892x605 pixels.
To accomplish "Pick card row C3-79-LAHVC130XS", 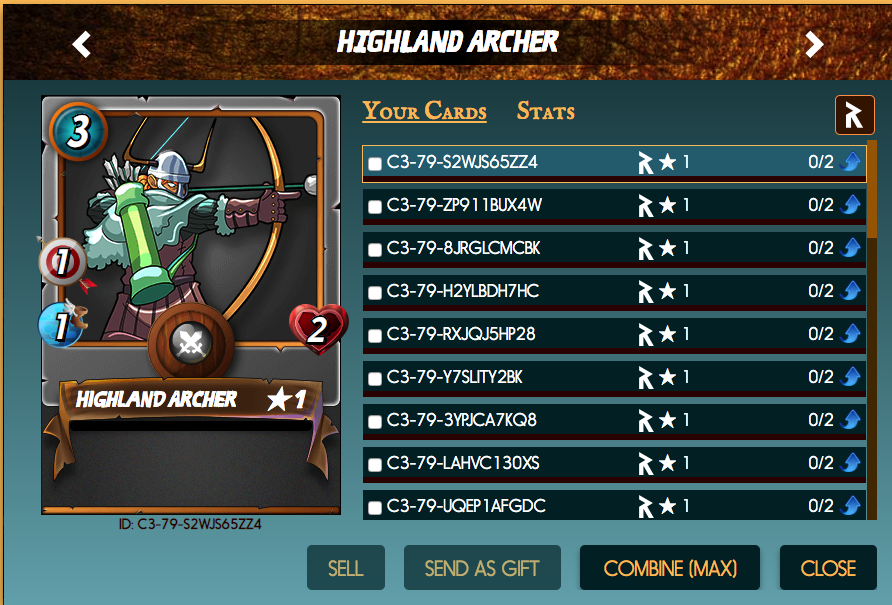I will point(462,463).
